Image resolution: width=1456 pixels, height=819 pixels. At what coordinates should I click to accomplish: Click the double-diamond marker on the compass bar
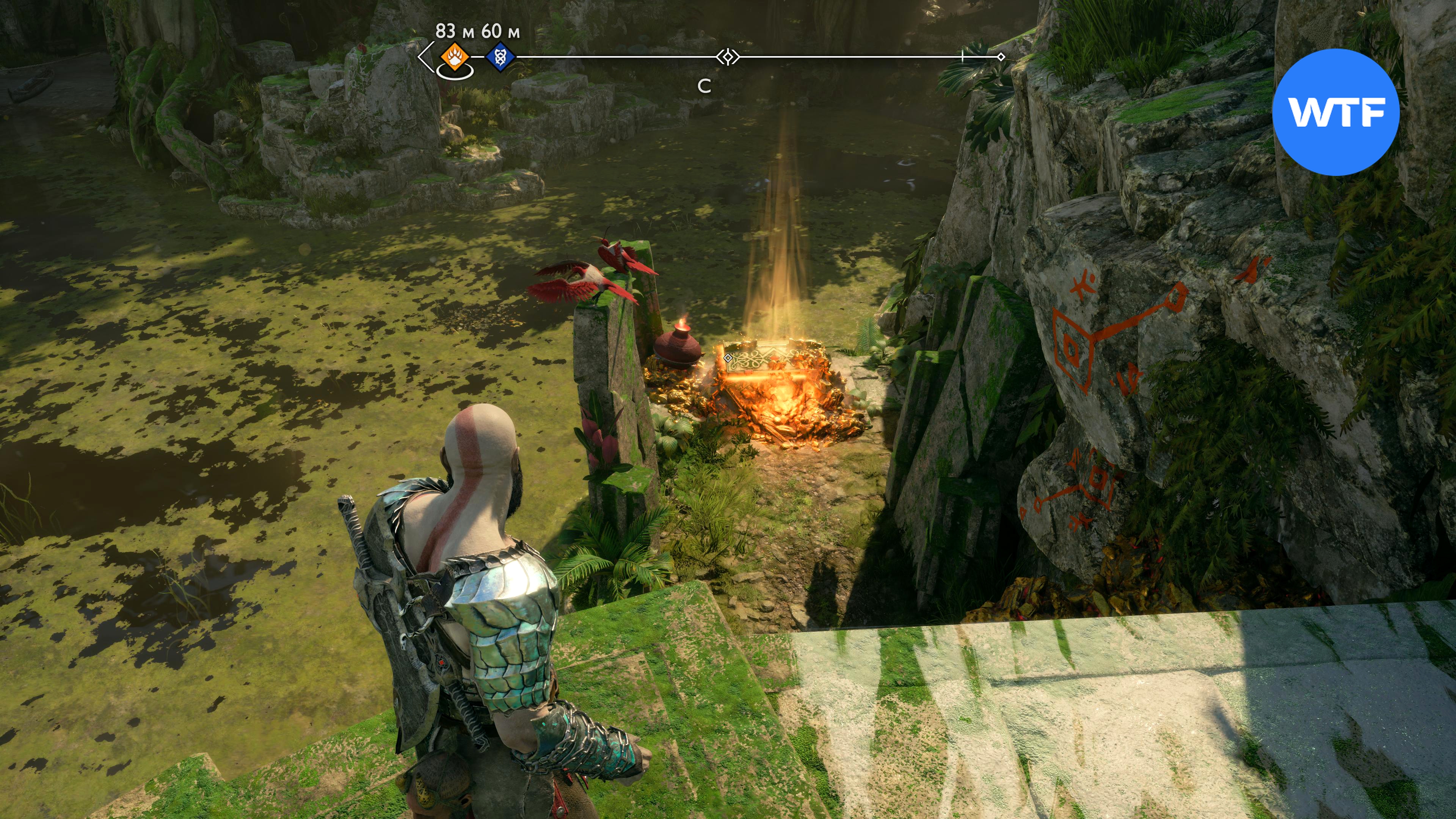point(728,57)
